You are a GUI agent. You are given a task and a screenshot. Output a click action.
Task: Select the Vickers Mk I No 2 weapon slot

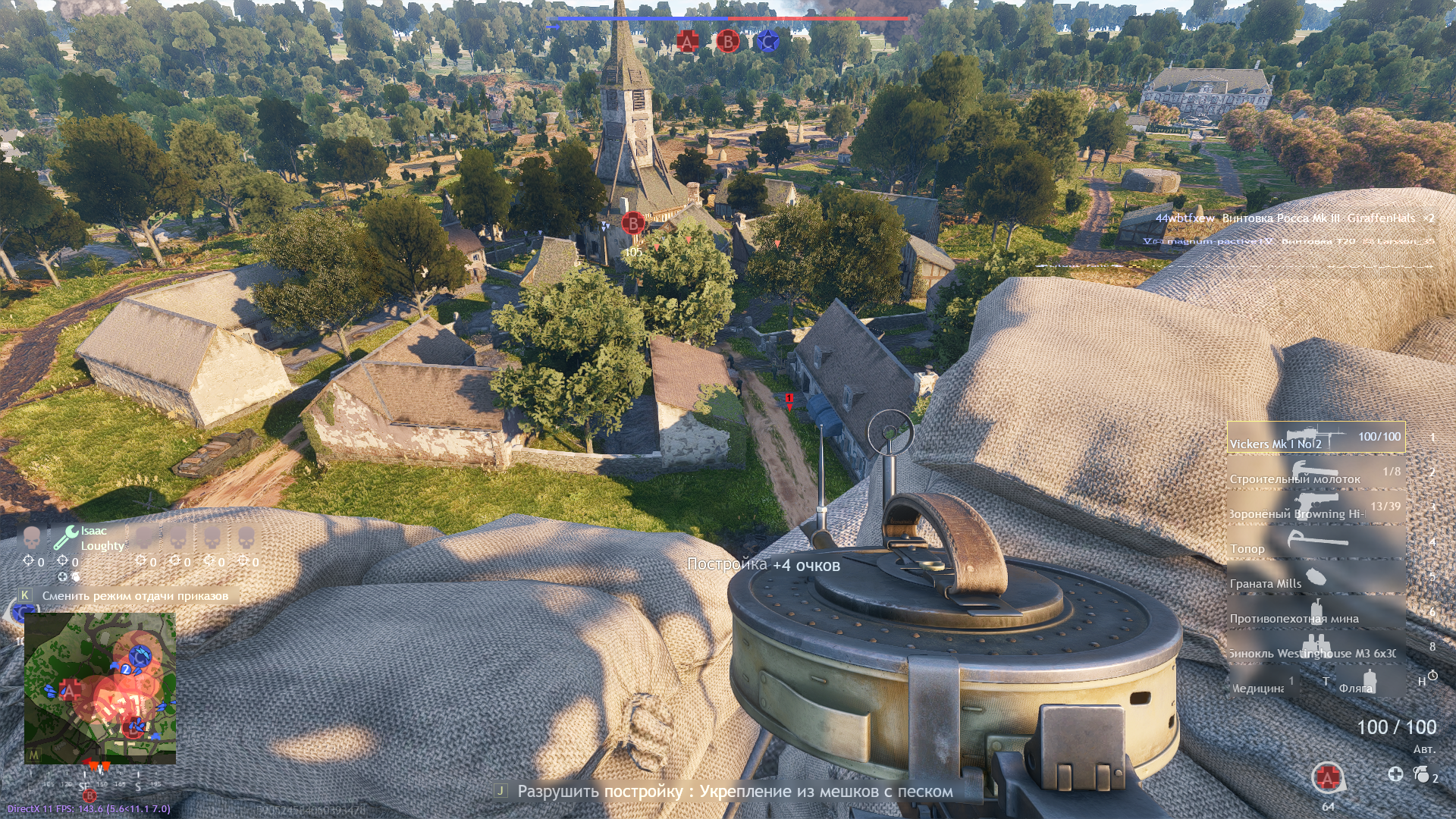click(x=1316, y=438)
